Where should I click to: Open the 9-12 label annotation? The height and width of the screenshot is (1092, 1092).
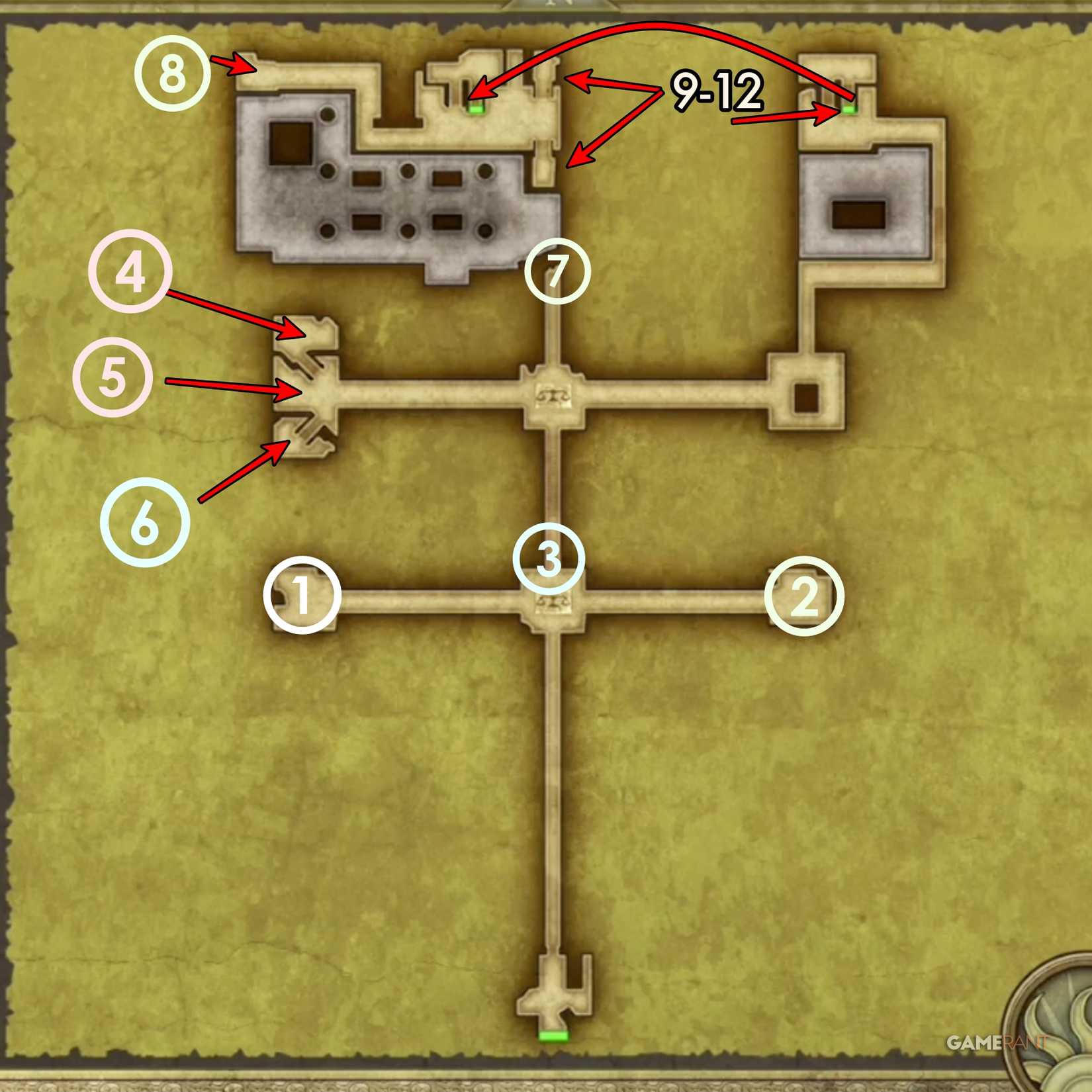click(719, 90)
